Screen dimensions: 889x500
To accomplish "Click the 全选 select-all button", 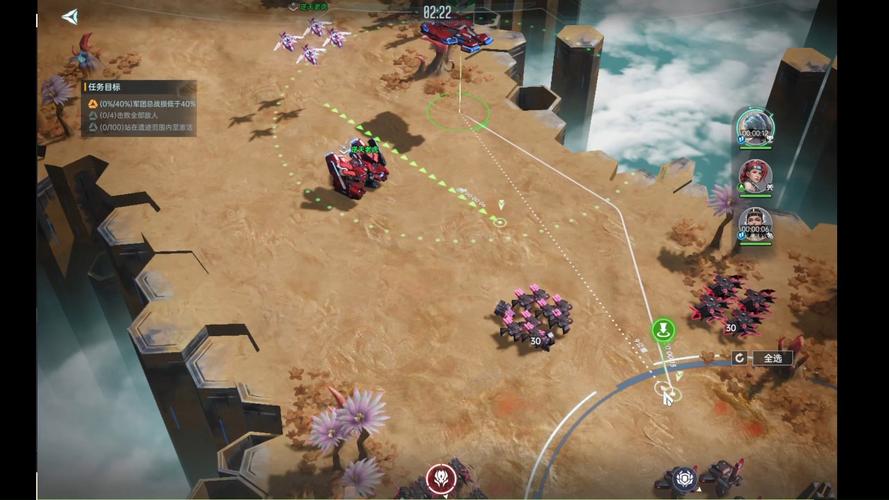I will tap(773, 358).
